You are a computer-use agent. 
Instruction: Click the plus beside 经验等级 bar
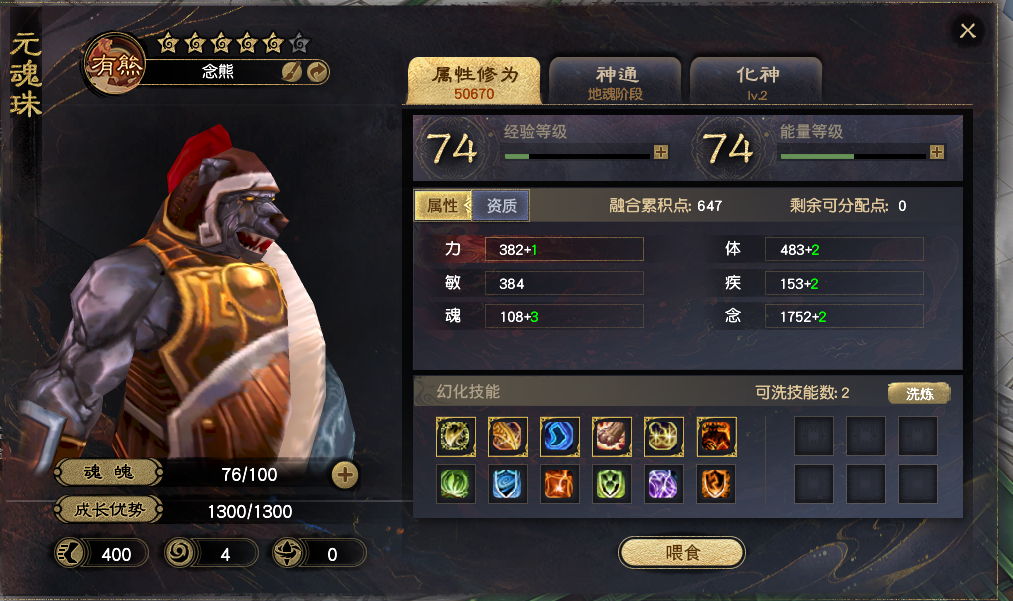coord(660,152)
